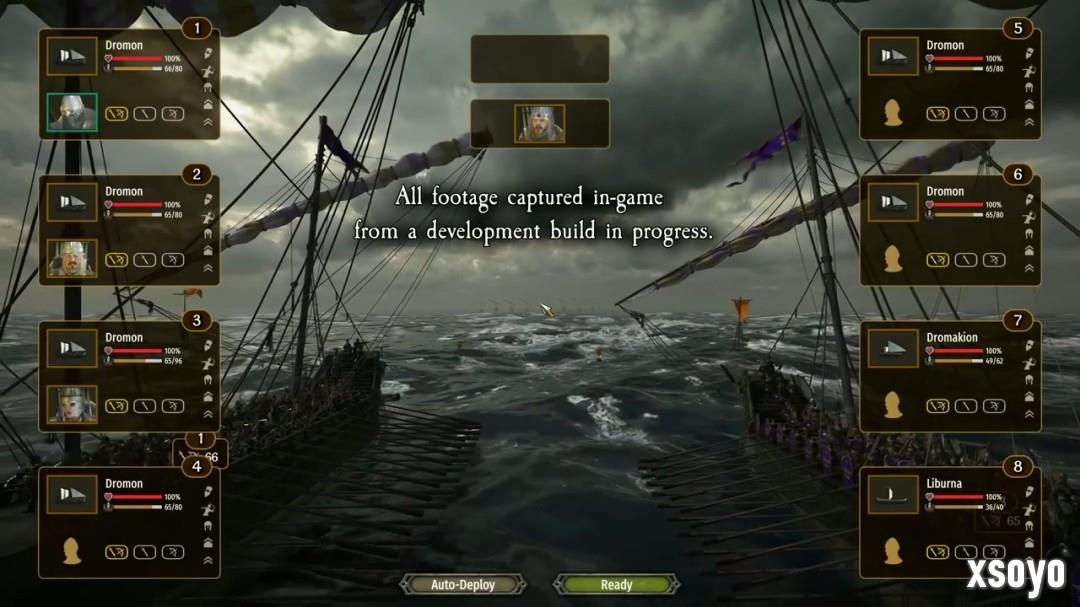Click the helmet icon on ship 6's card

pos(1028,233)
